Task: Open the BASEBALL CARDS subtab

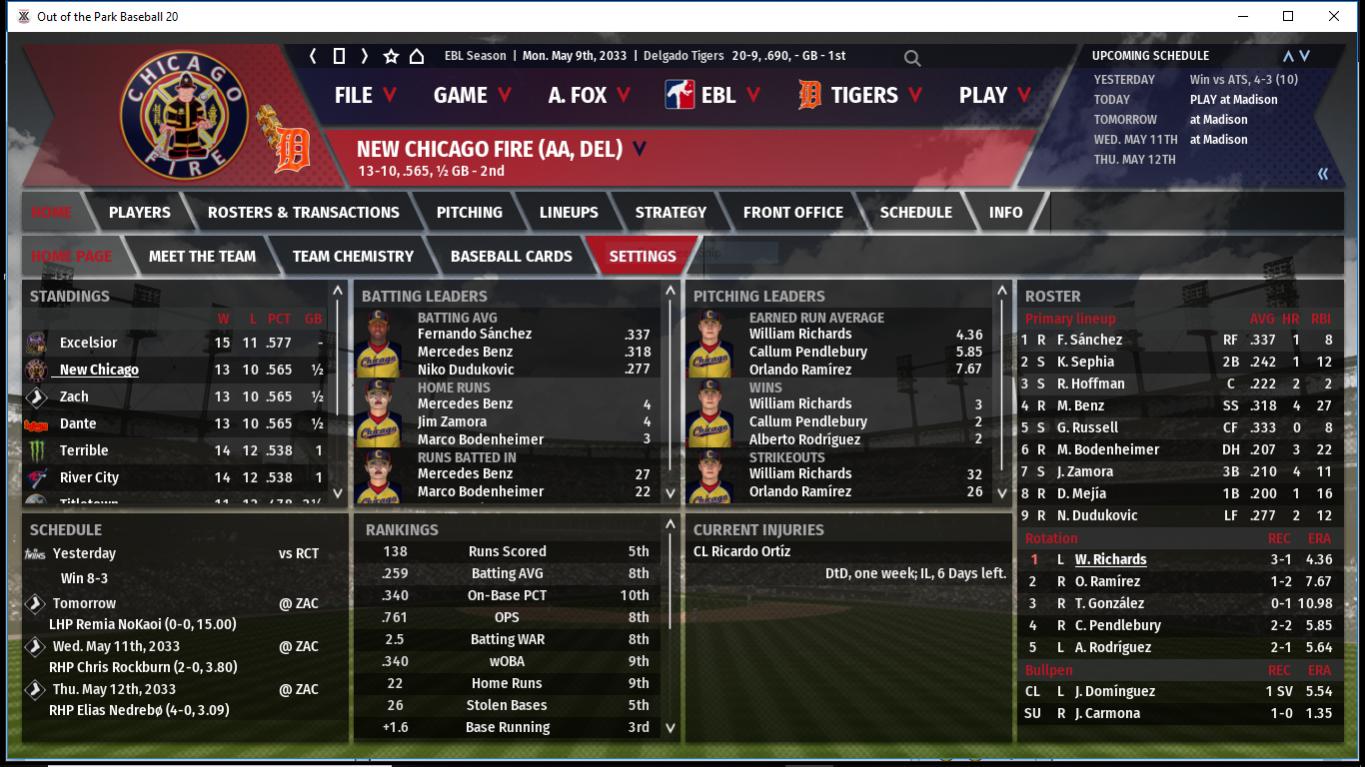Action: [x=511, y=256]
